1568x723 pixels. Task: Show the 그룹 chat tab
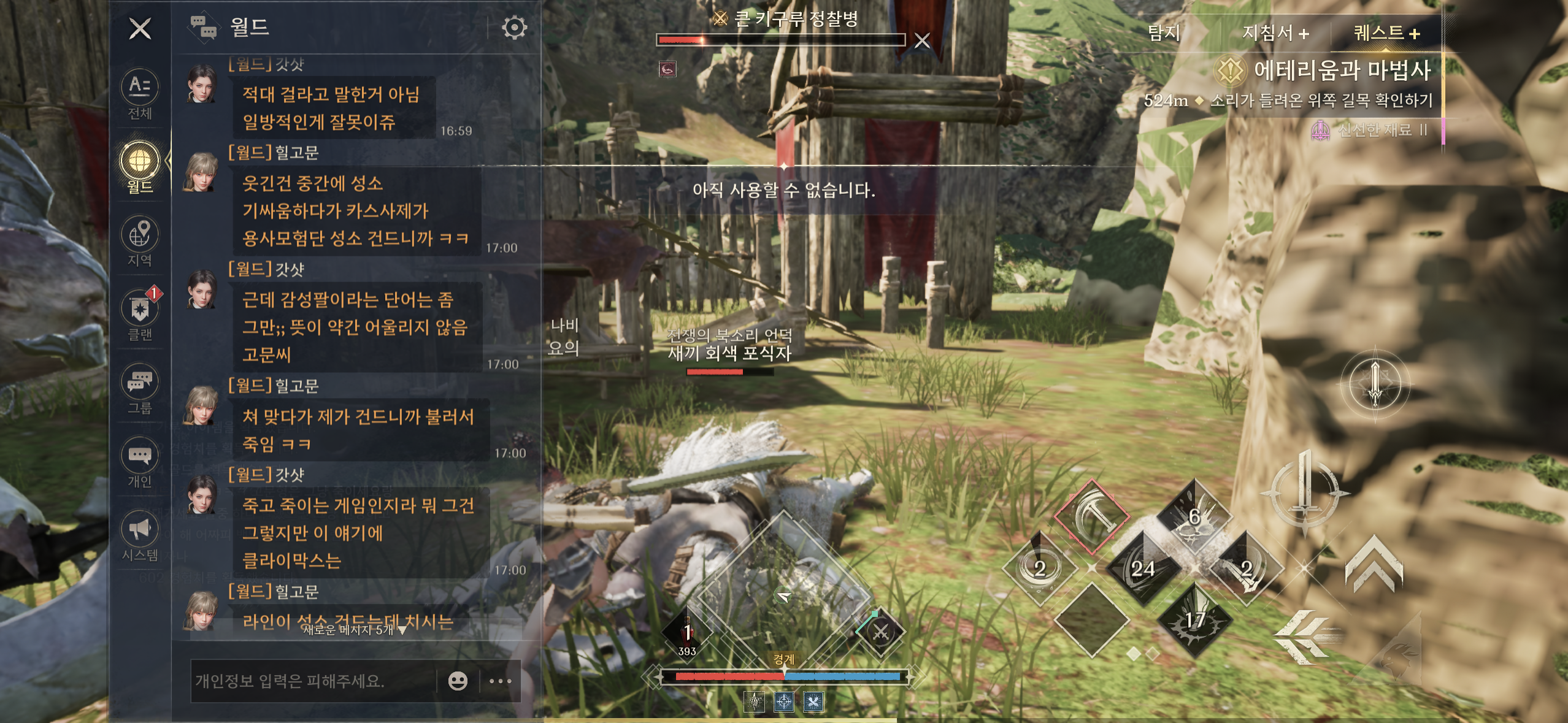(x=140, y=389)
